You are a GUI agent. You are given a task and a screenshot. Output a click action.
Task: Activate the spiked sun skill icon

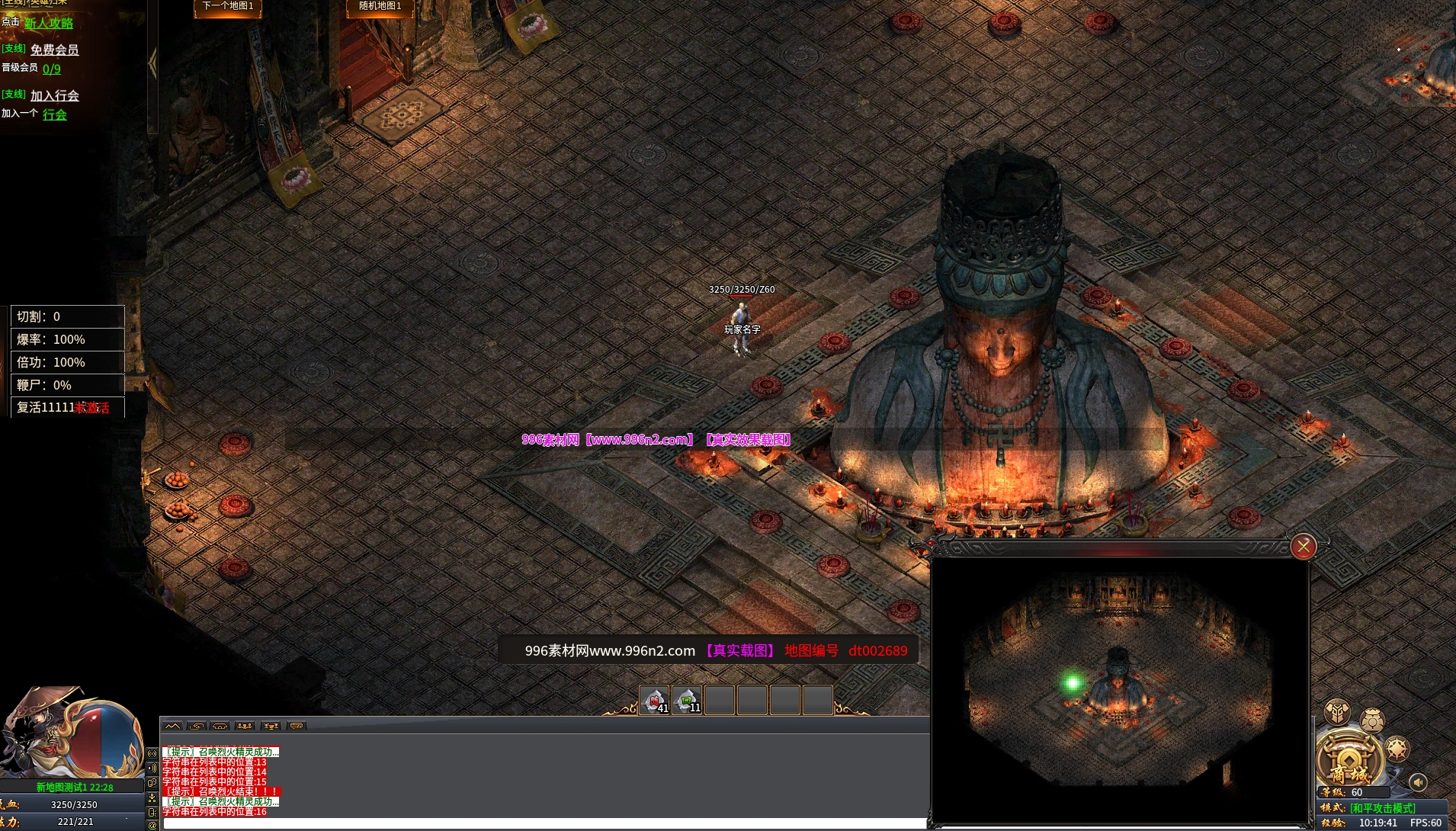click(1397, 749)
